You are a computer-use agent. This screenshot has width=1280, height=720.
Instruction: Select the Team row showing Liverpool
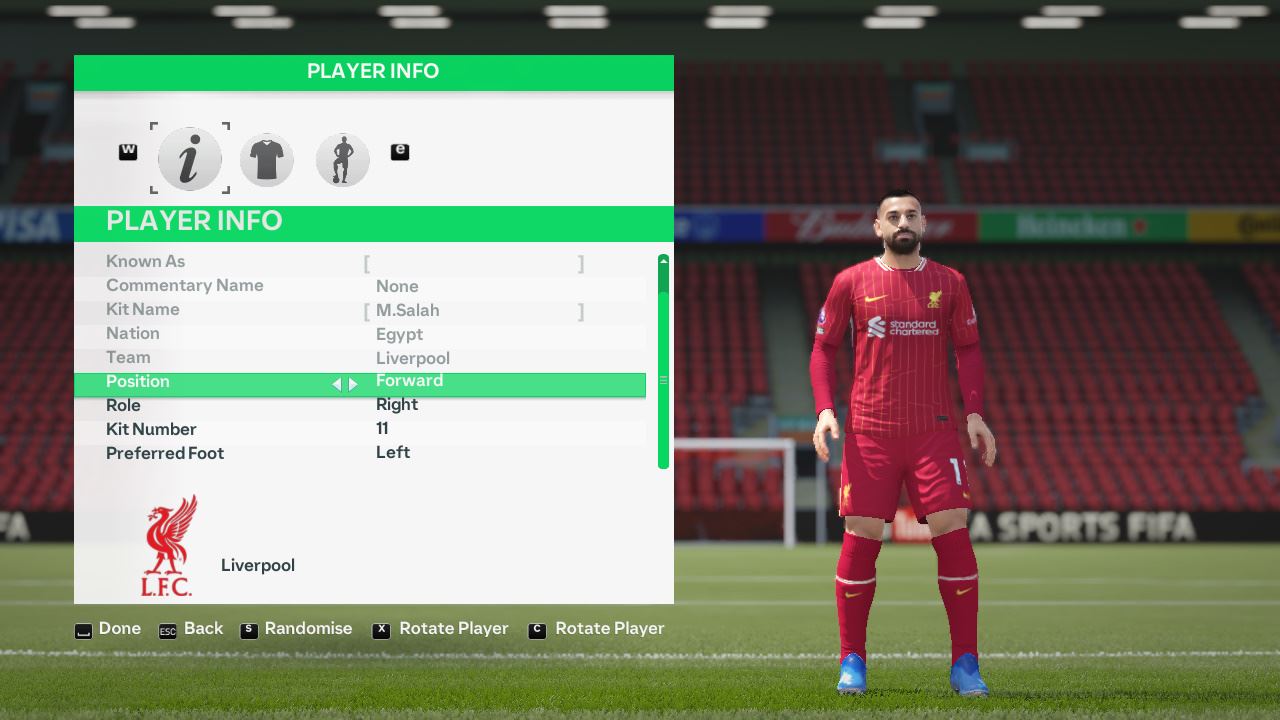(x=360, y=358)
